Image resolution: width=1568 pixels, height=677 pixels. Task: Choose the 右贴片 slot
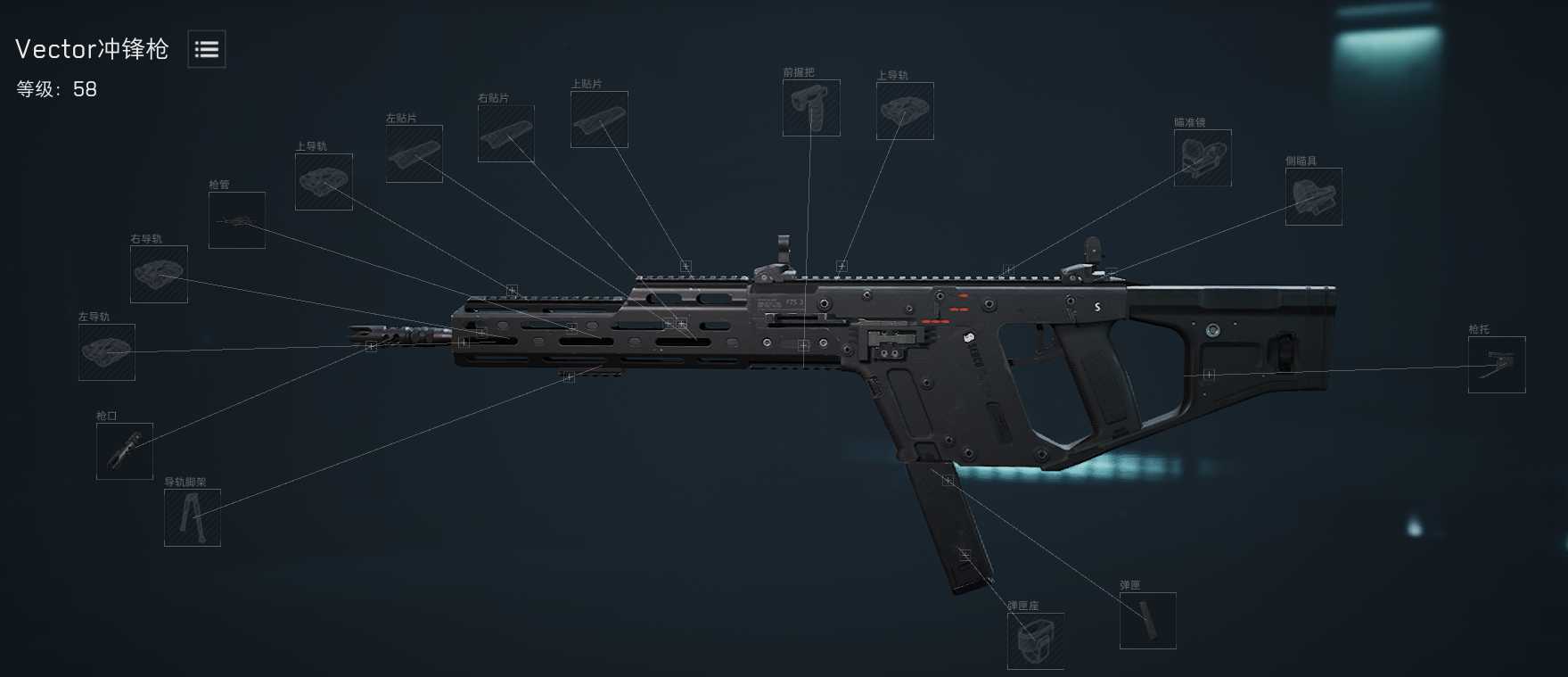click(506, 134)
